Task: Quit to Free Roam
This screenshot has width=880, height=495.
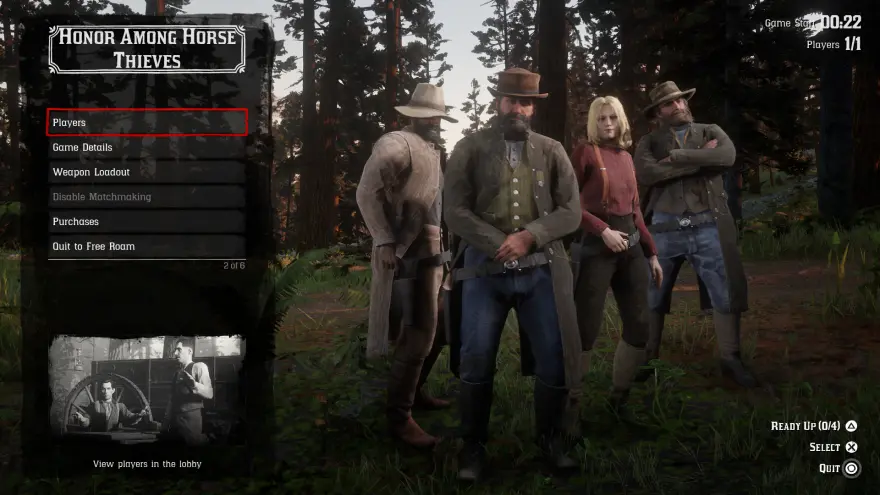Action: coord(146,246)
